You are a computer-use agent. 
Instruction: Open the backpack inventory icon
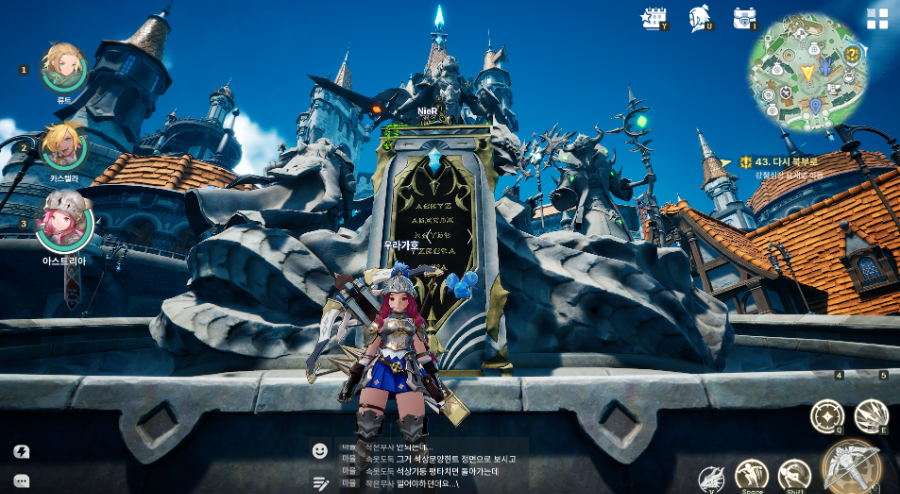click(744, 18)
